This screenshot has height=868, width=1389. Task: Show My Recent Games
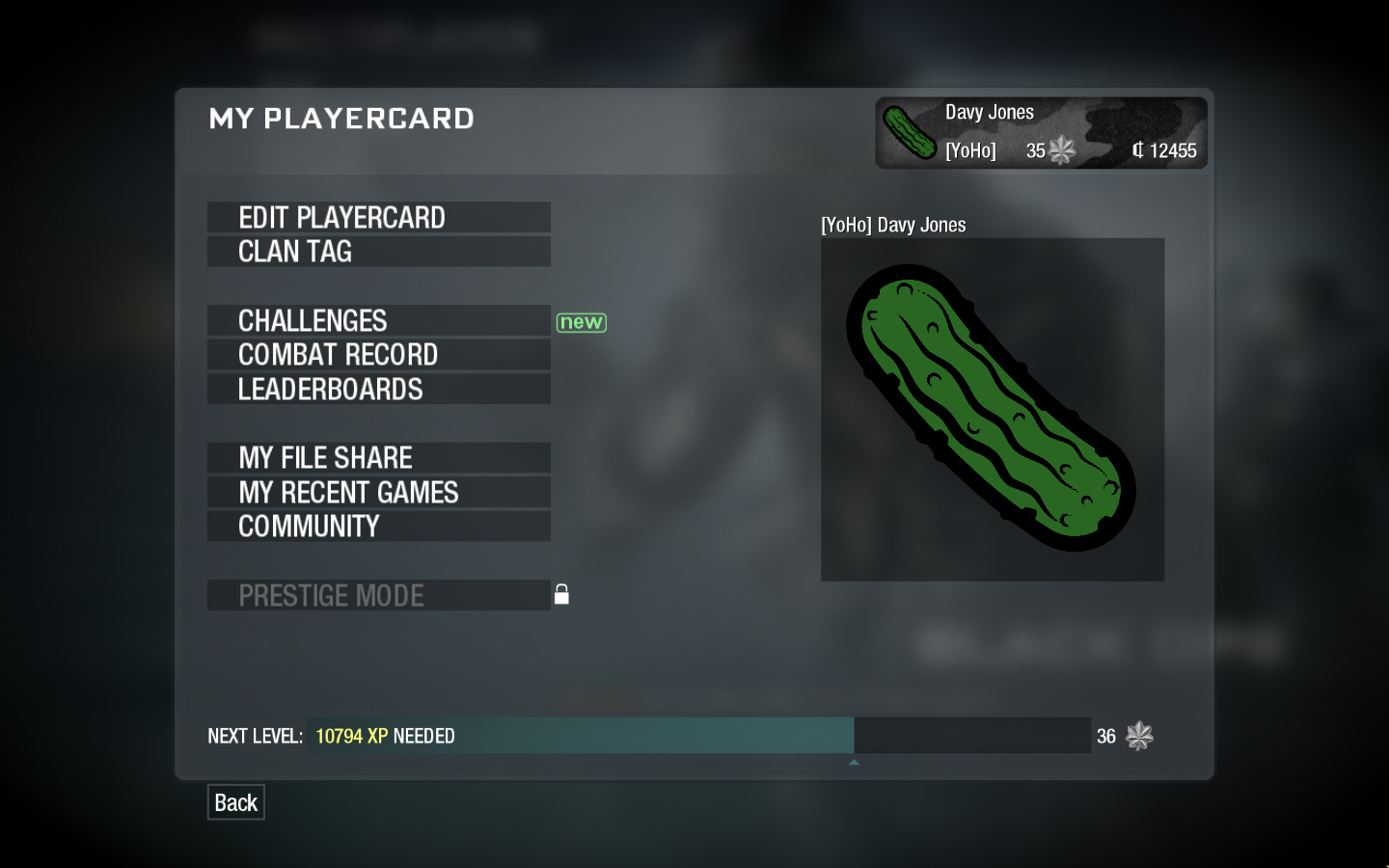point(378,493)
